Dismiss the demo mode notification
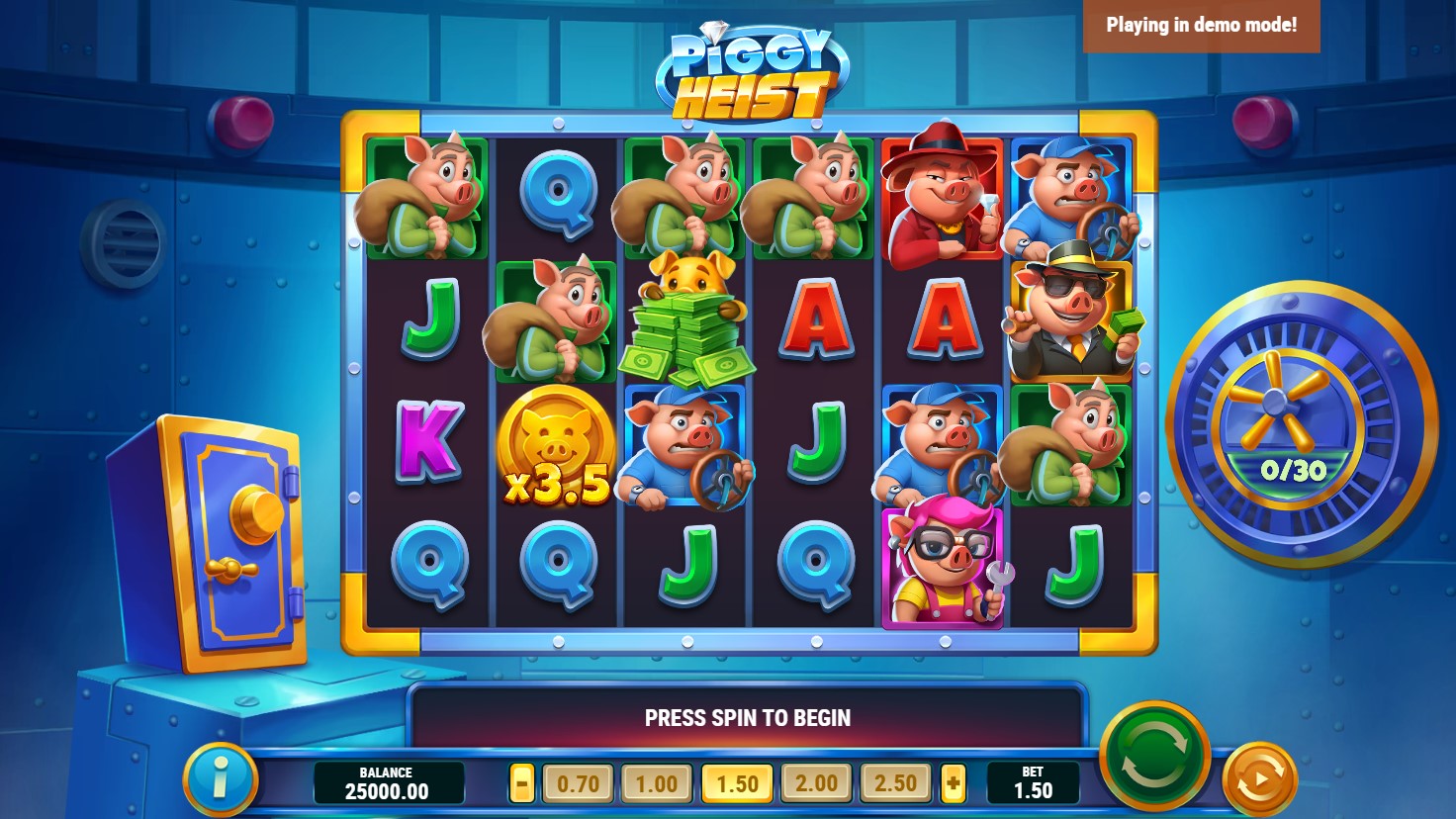The width and height of the screenshot is (1456, 819). point(1201,26)
